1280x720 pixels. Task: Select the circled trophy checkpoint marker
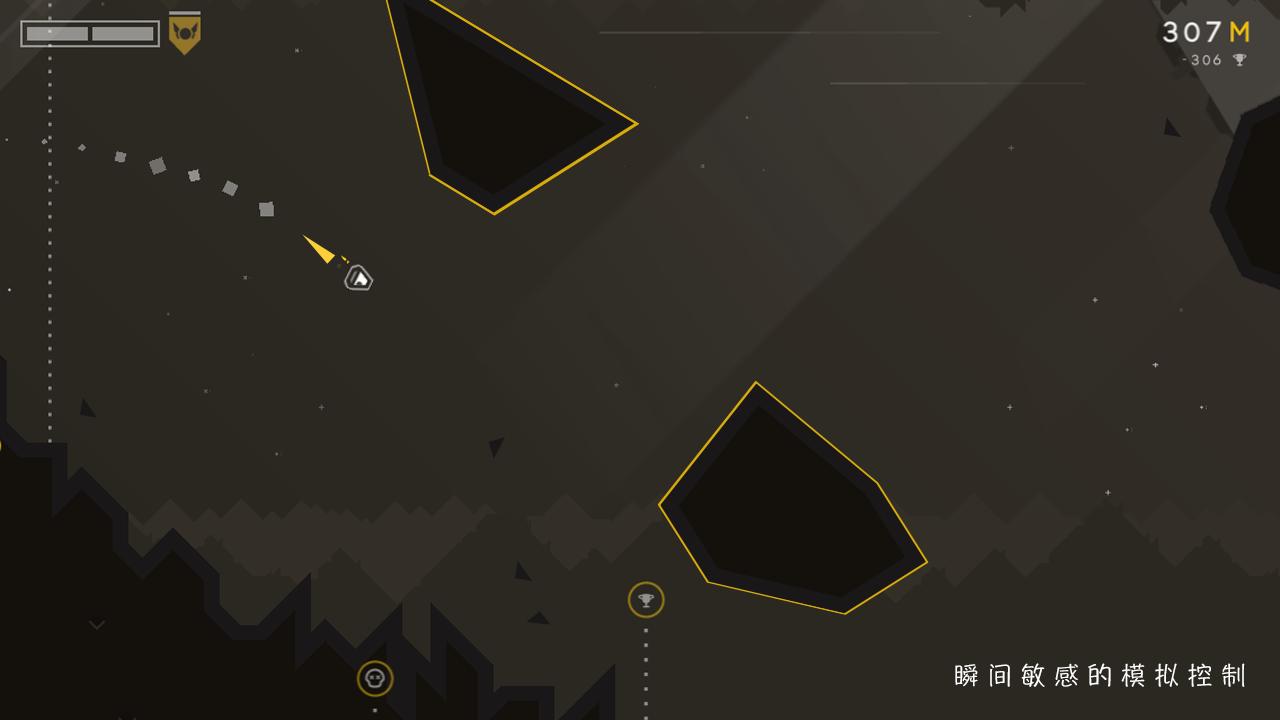coord(646,600)
